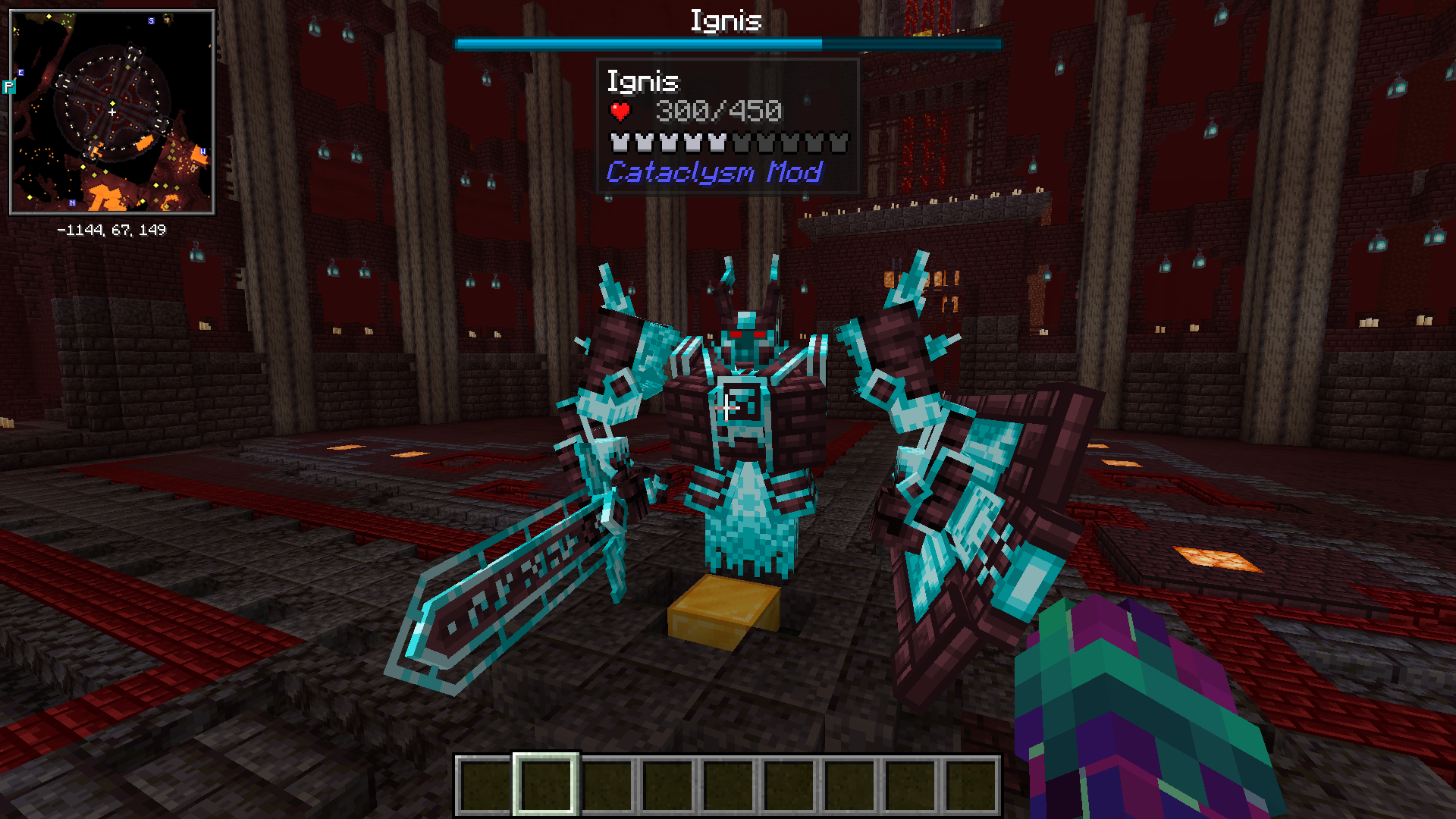Select the first armor point icon under Ignis health
The width and height of the screenshot is (1456, 819).
(x=618, y=143)
